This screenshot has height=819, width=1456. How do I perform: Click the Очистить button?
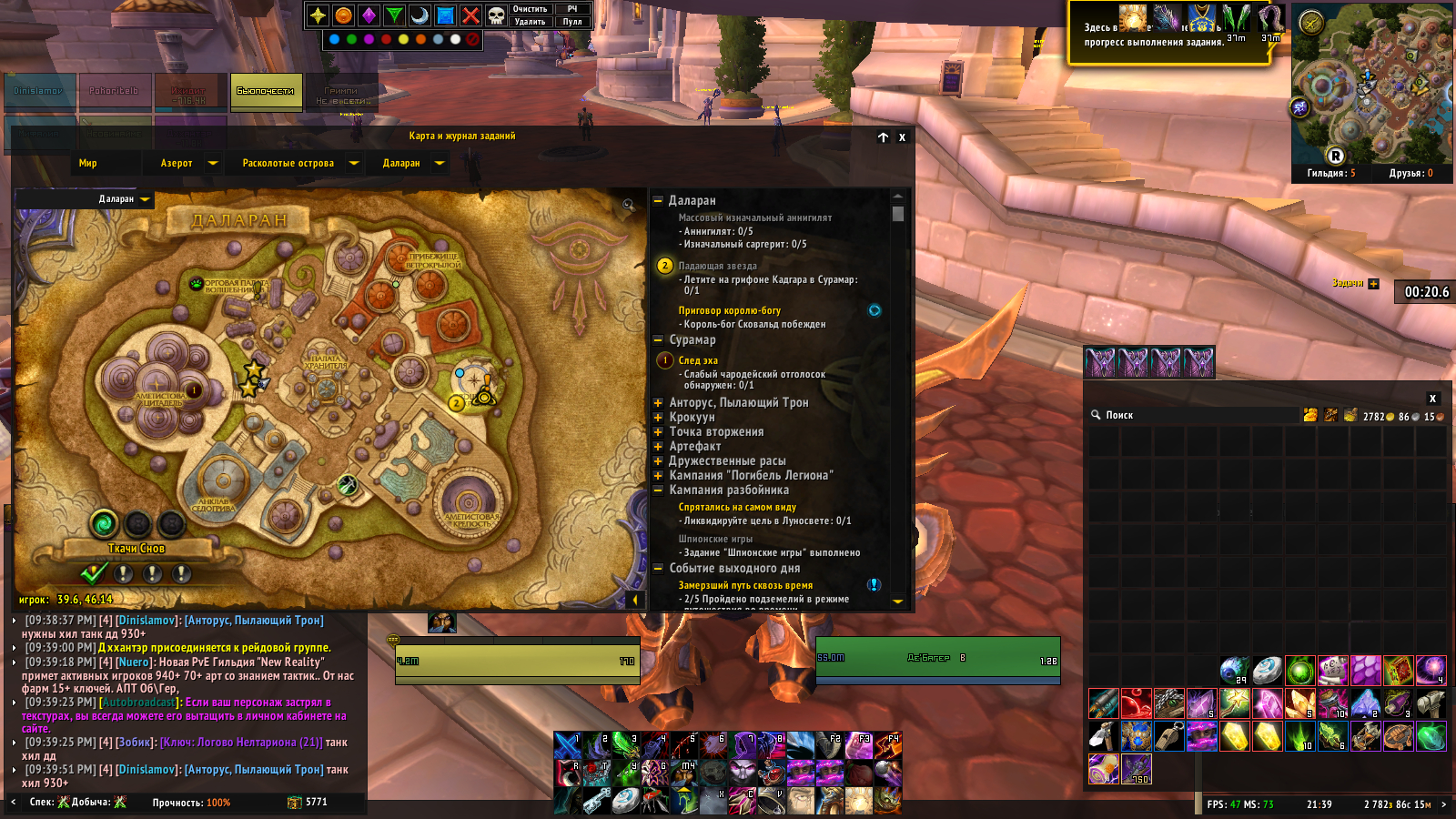pos(530,9)
